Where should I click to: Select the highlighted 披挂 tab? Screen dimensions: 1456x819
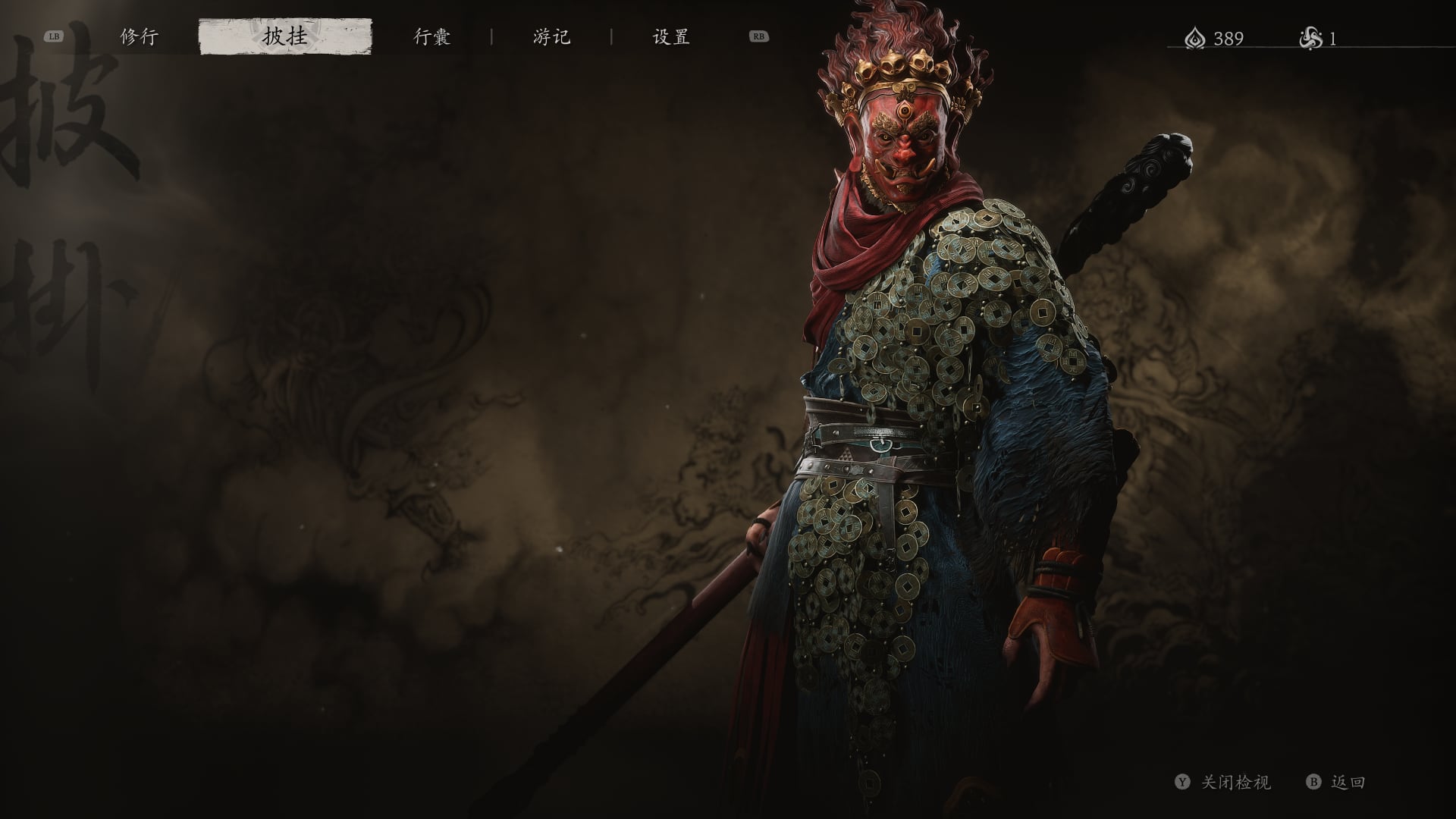click(x=285, y=36)
